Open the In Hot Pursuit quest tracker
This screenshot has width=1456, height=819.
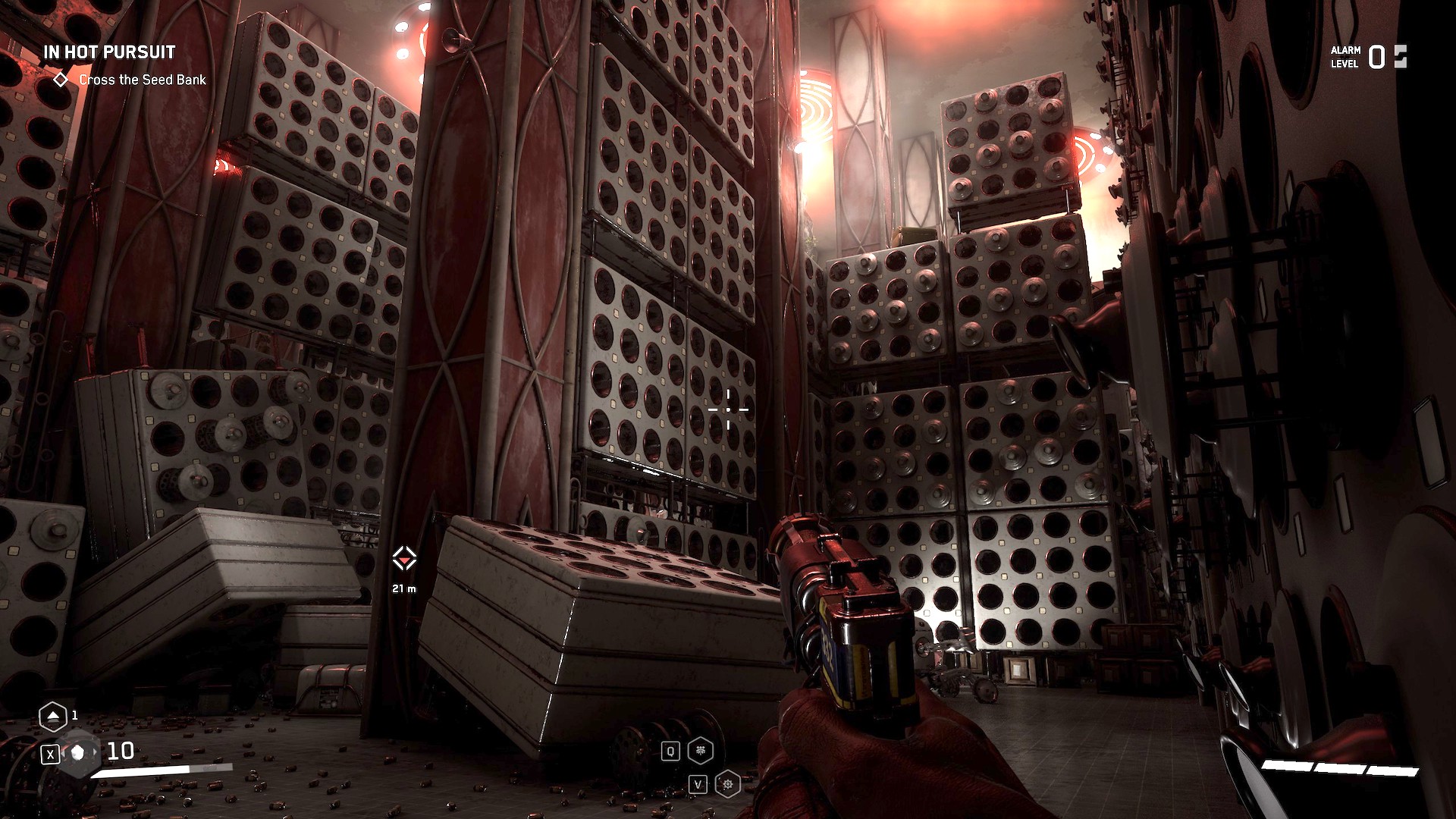[109, 52]
